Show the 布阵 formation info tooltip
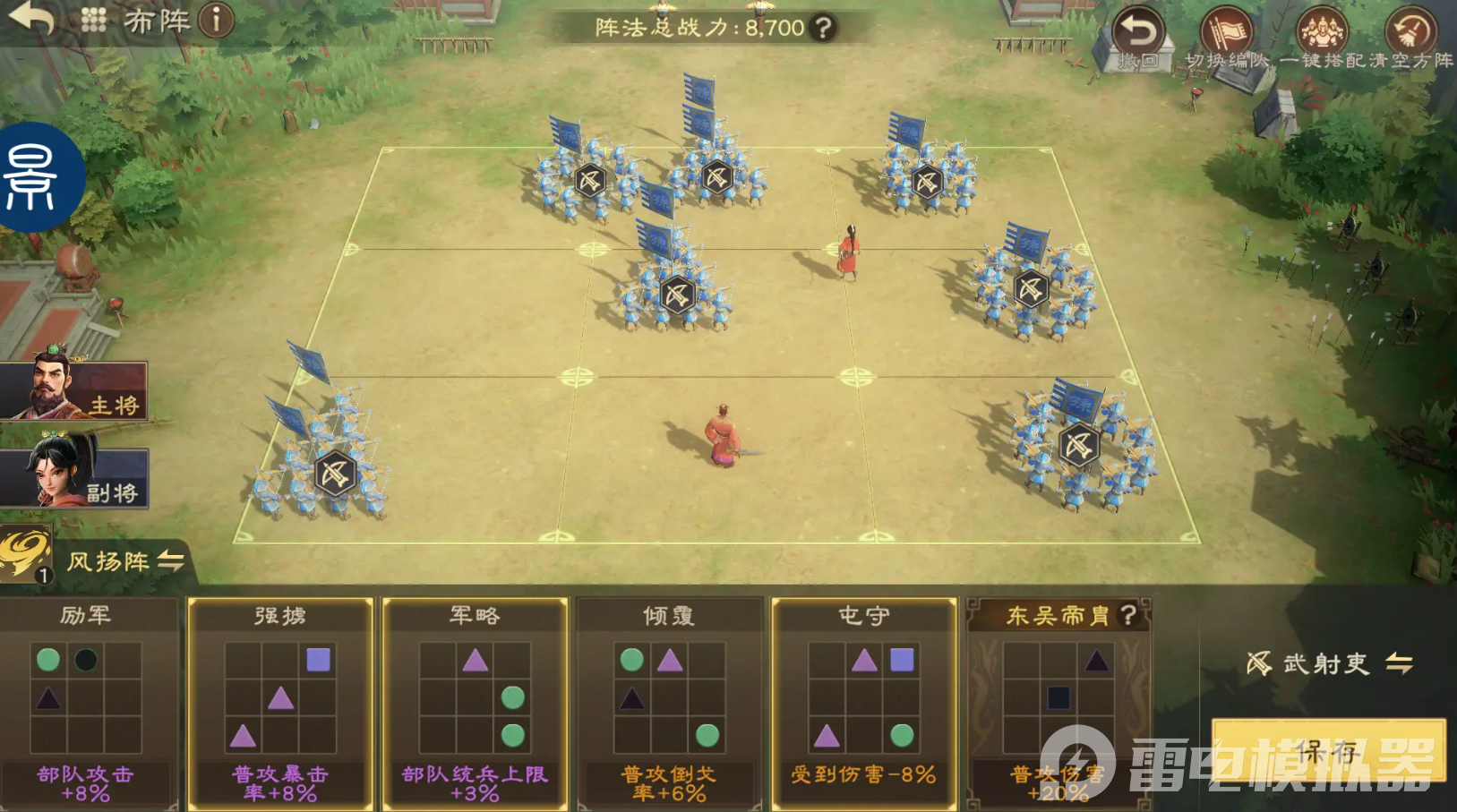 pyautogui.click(x=216, y=20)
